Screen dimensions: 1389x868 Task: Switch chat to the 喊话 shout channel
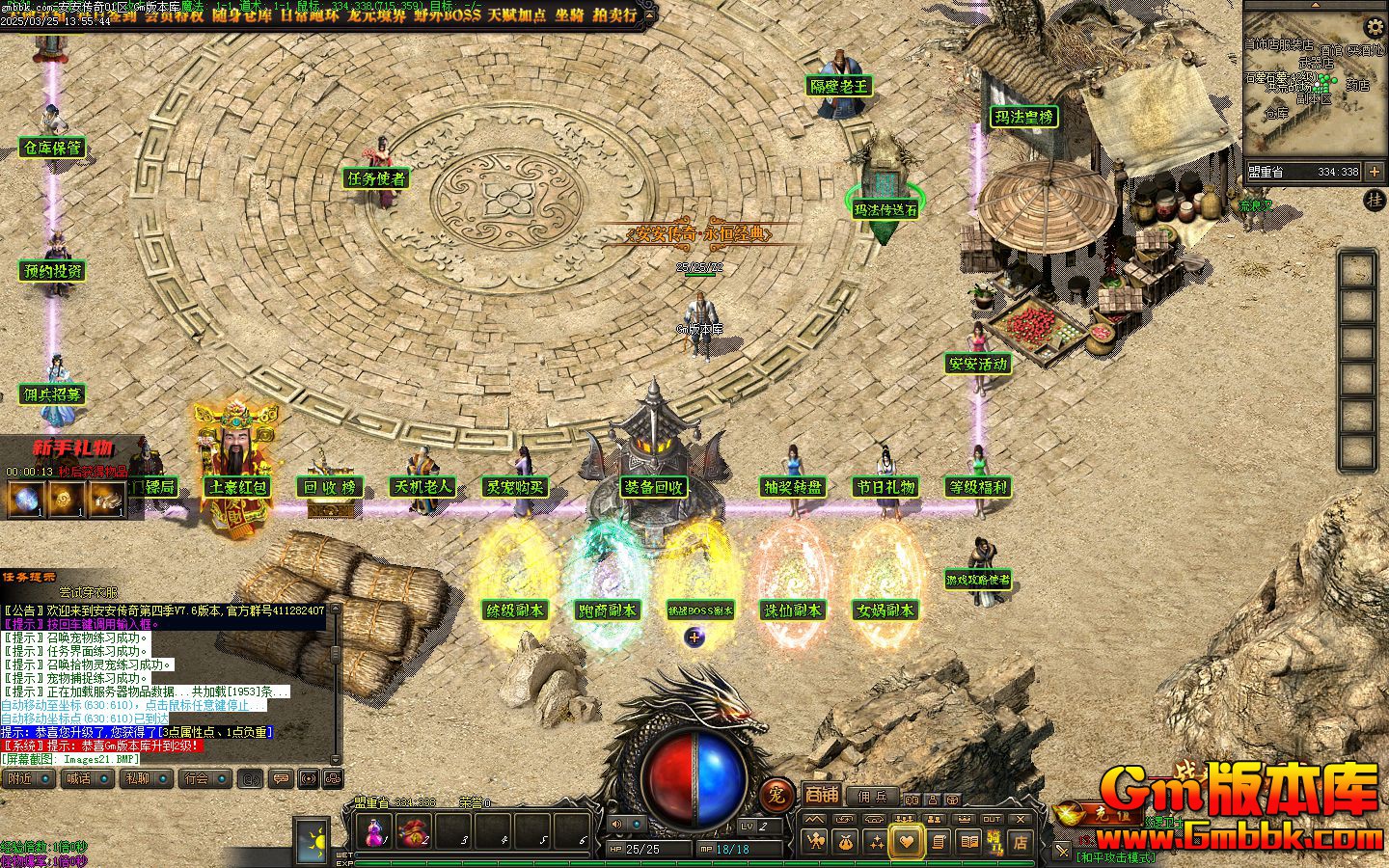point(85,778)
